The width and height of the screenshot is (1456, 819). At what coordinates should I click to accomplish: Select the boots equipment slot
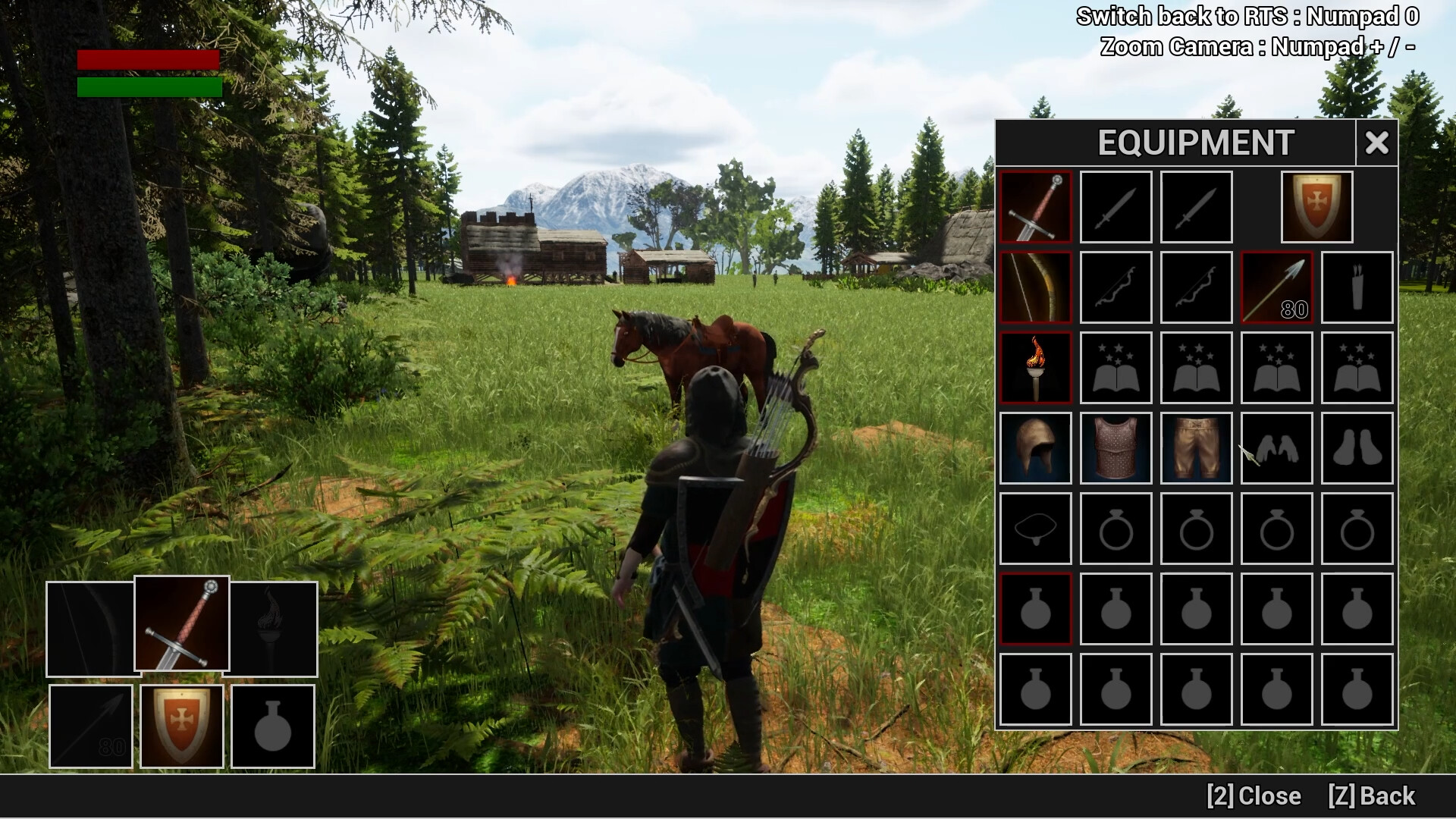coord(1357,447)
